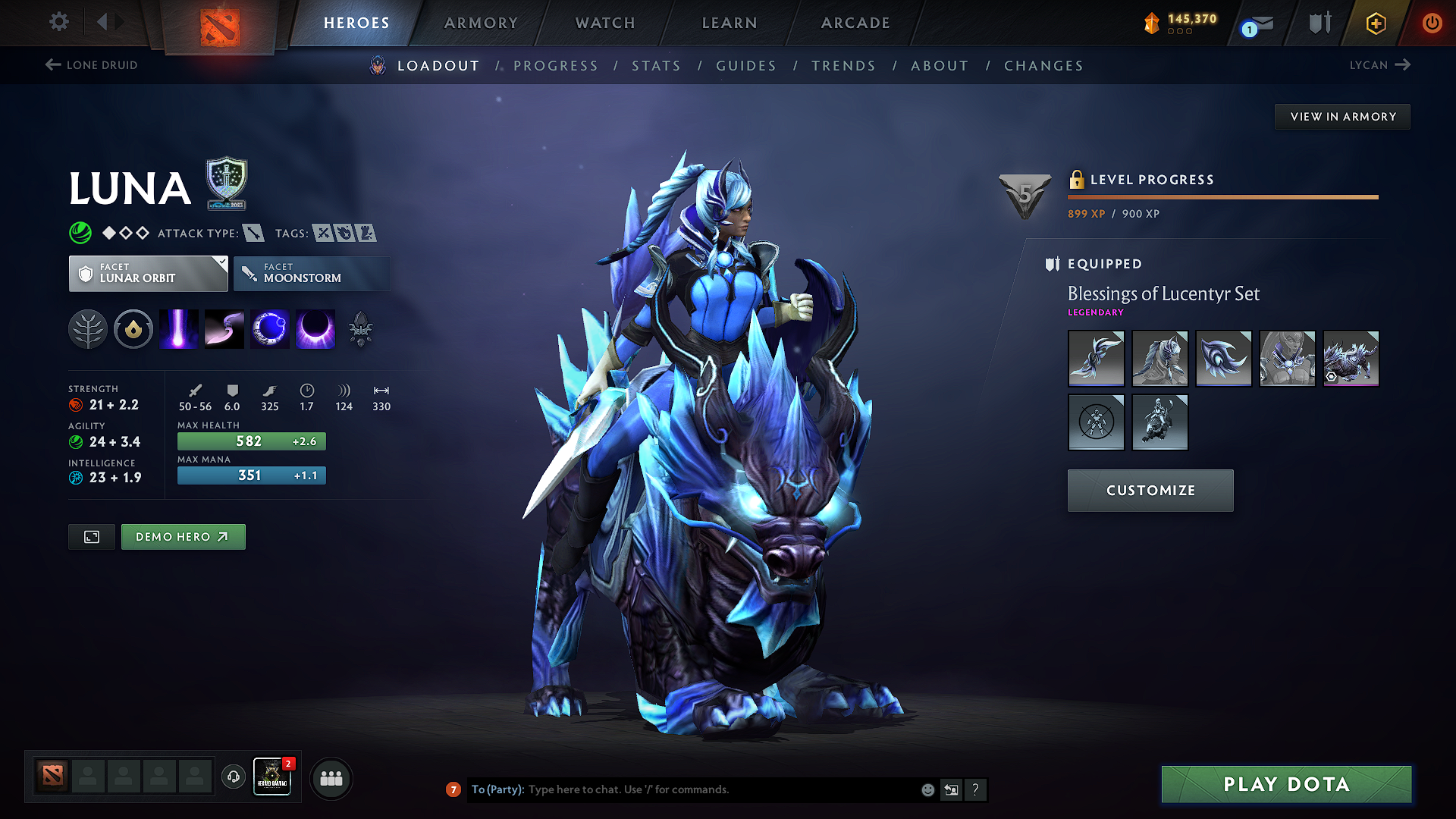This screenshot has width=1456, height=819.
Task: Open the ARMORY menu item
Action: (x=481, y=23)
